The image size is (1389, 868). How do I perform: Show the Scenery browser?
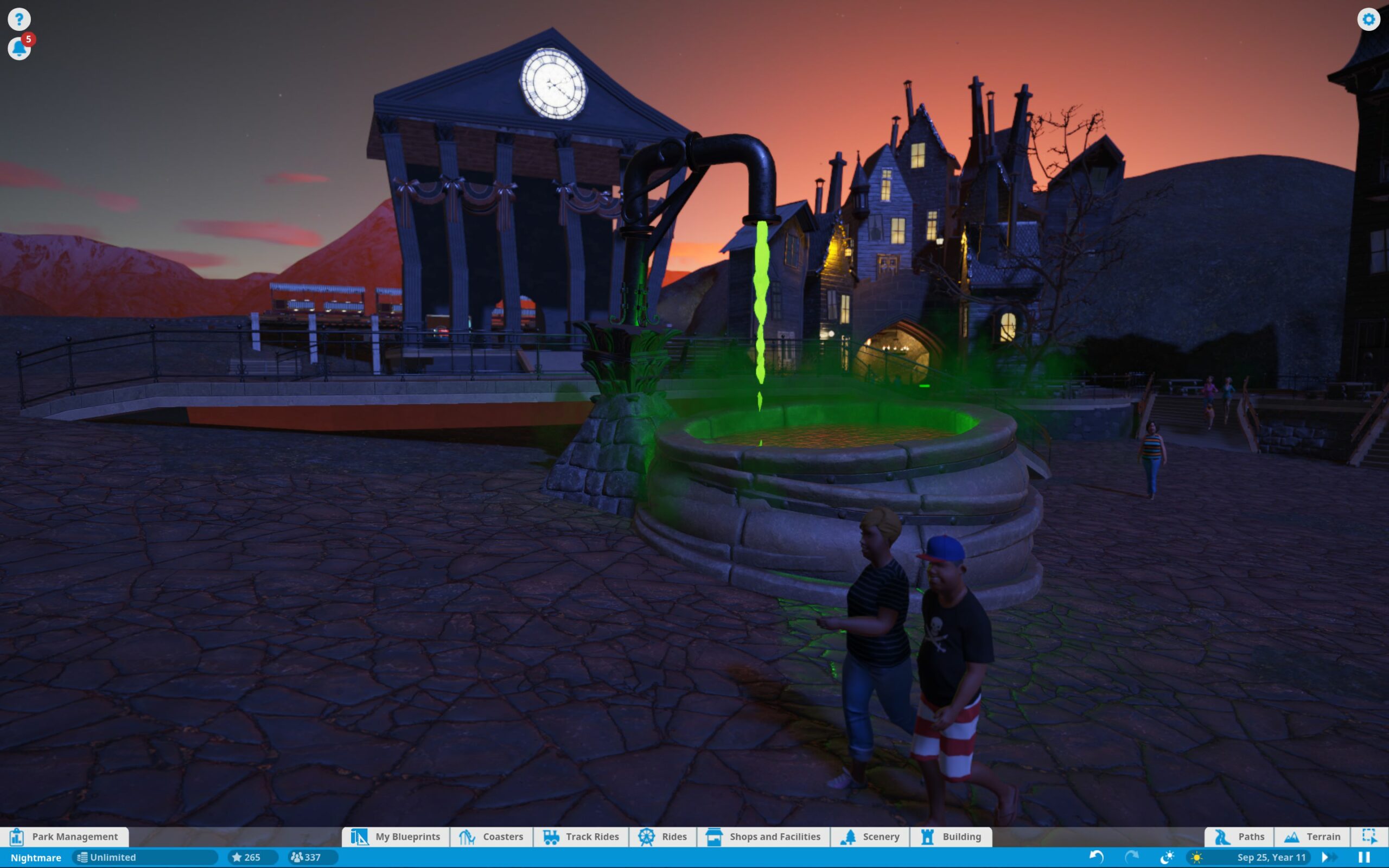point(870,837)
